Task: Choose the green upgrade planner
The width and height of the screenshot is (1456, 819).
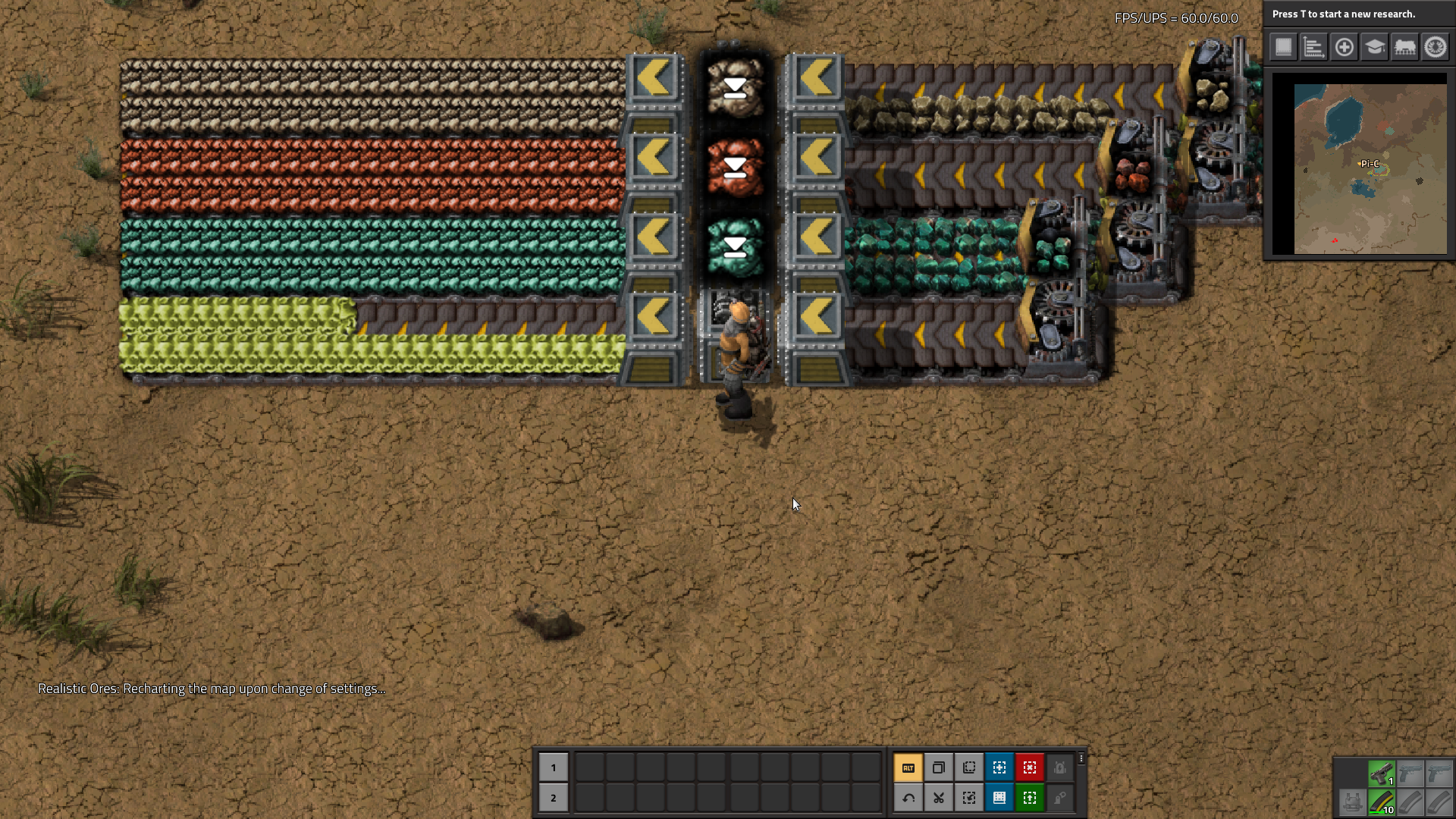Action: 1029,798
